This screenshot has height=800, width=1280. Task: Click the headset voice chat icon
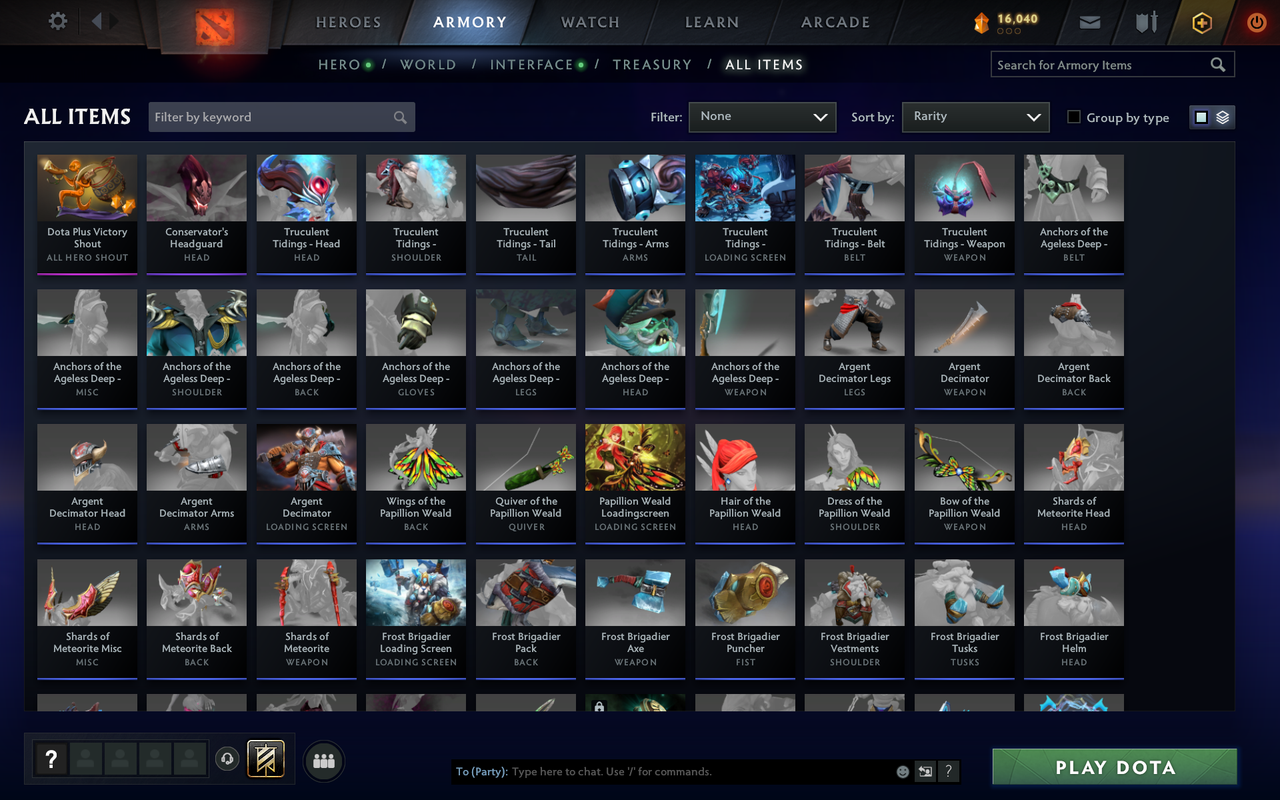(x=228, y=760)
